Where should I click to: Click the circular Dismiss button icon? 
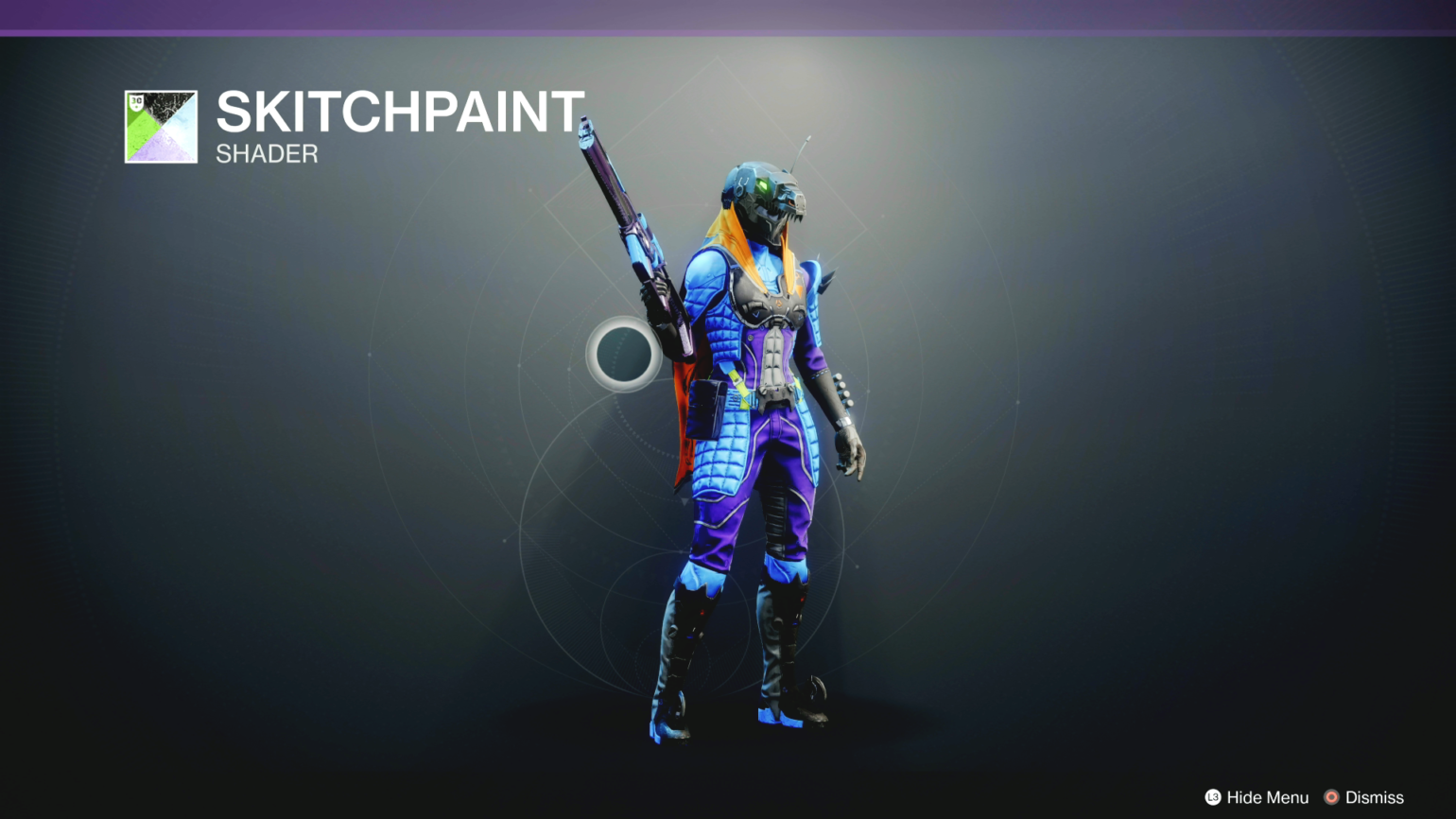1332,797
